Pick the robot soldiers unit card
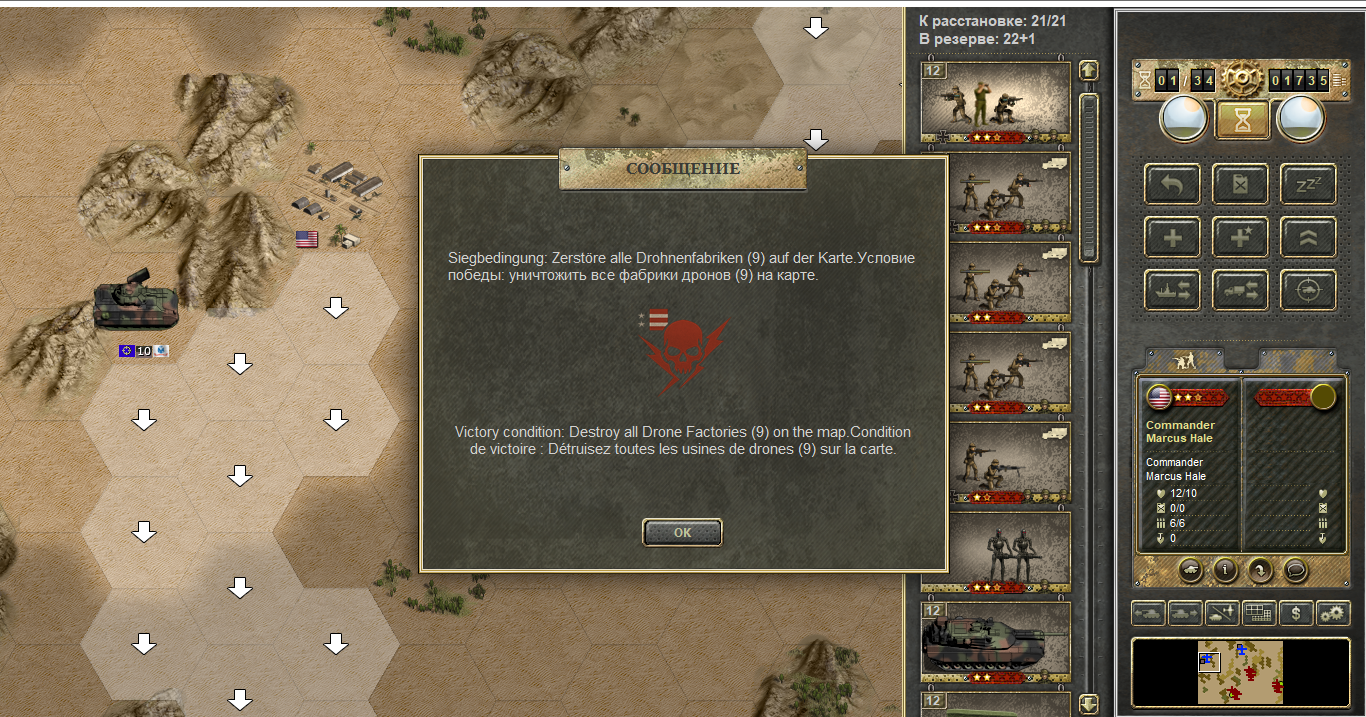 (x=995, y=551)
